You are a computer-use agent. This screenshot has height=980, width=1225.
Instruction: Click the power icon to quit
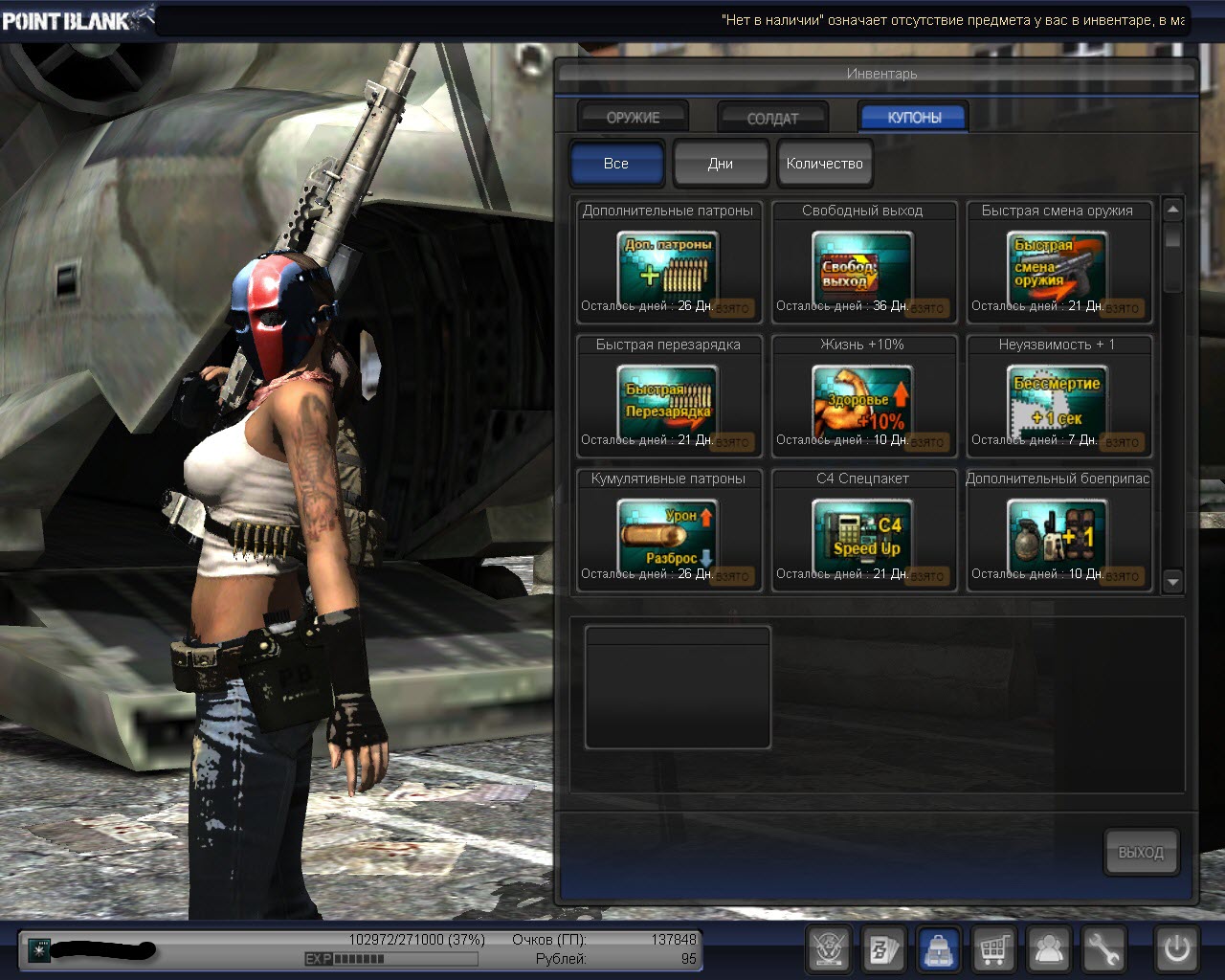point(1176,949)
